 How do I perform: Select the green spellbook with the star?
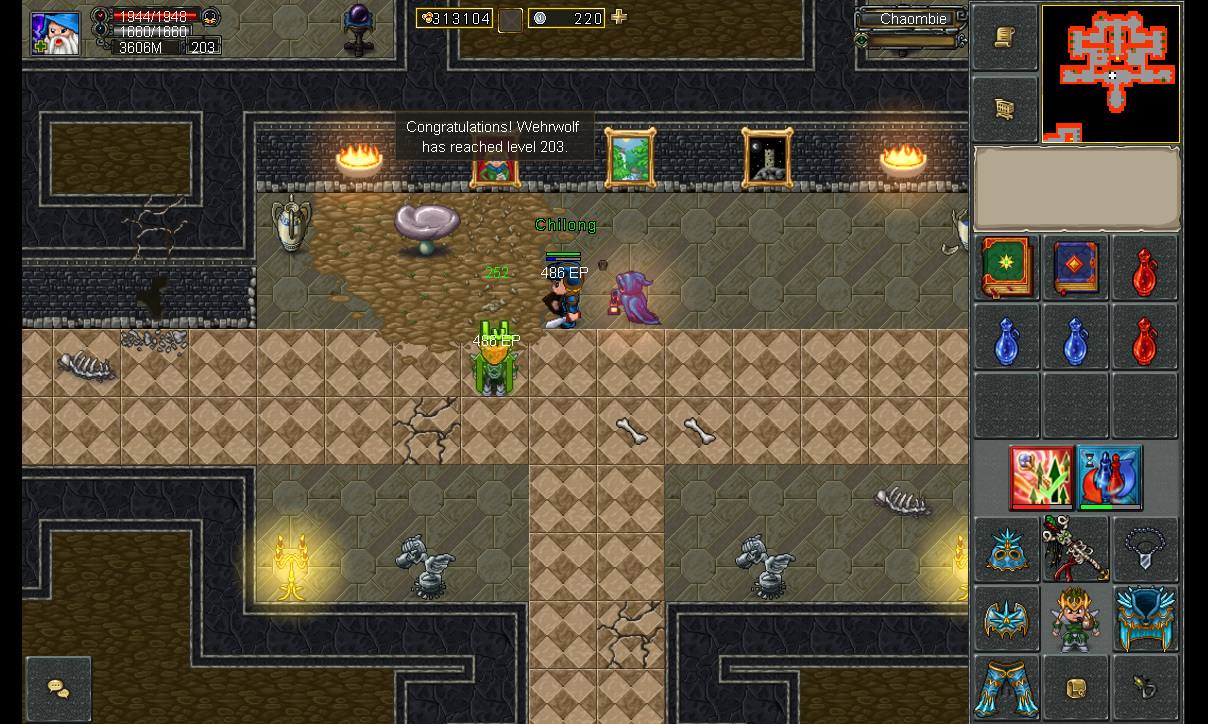click(x=1006, y=268)
